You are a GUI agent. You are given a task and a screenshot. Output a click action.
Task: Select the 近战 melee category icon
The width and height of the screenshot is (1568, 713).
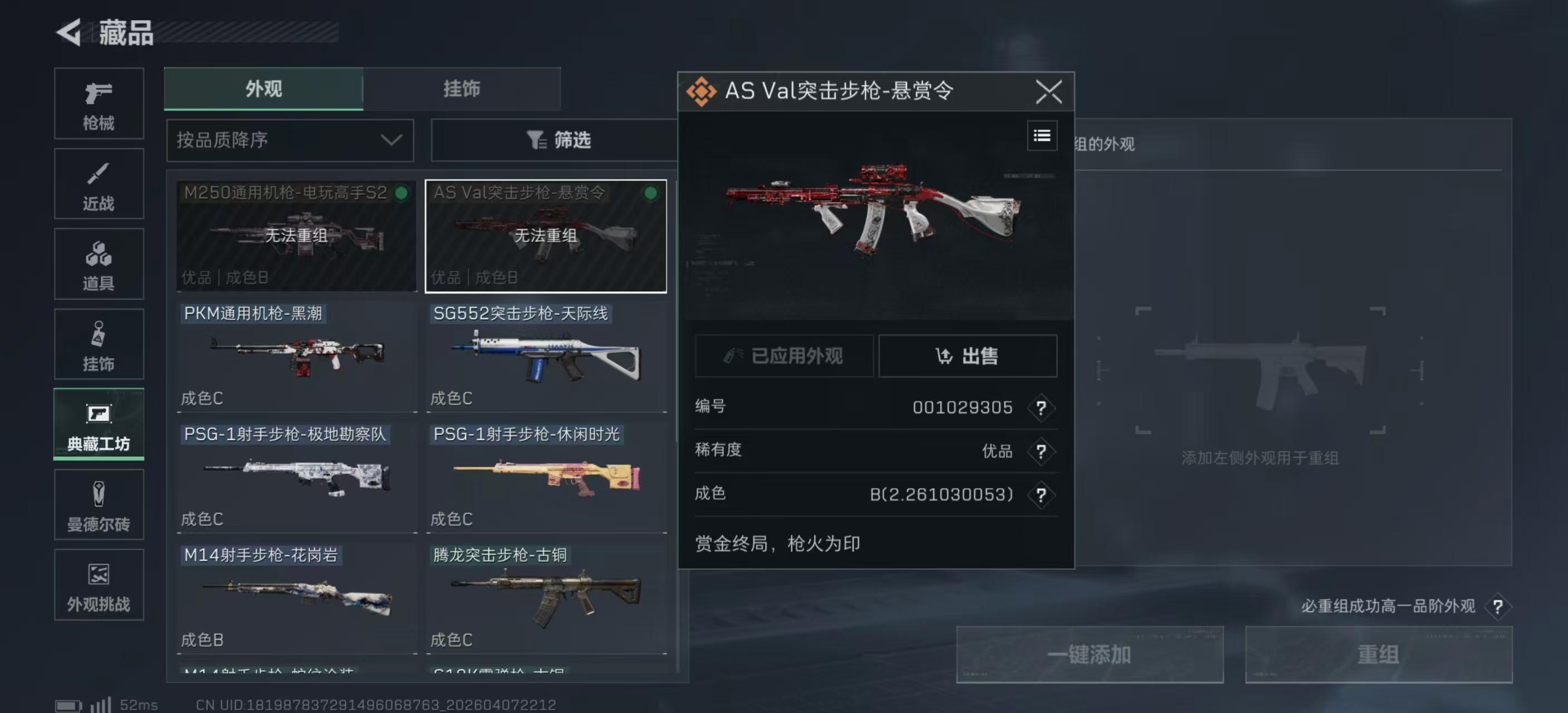pos(98,183)
